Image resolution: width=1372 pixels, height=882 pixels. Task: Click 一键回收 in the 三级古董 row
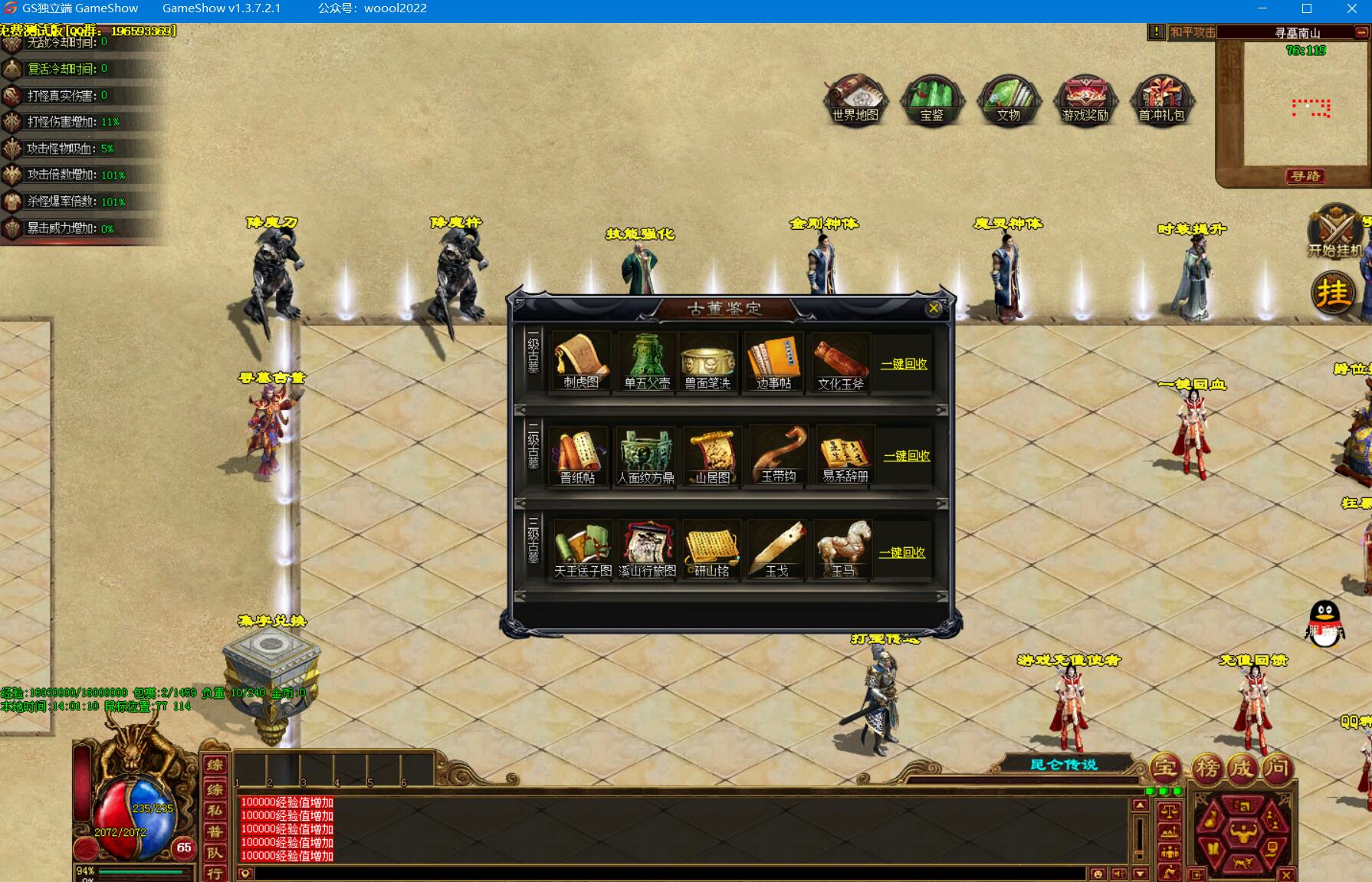point(902,552)
